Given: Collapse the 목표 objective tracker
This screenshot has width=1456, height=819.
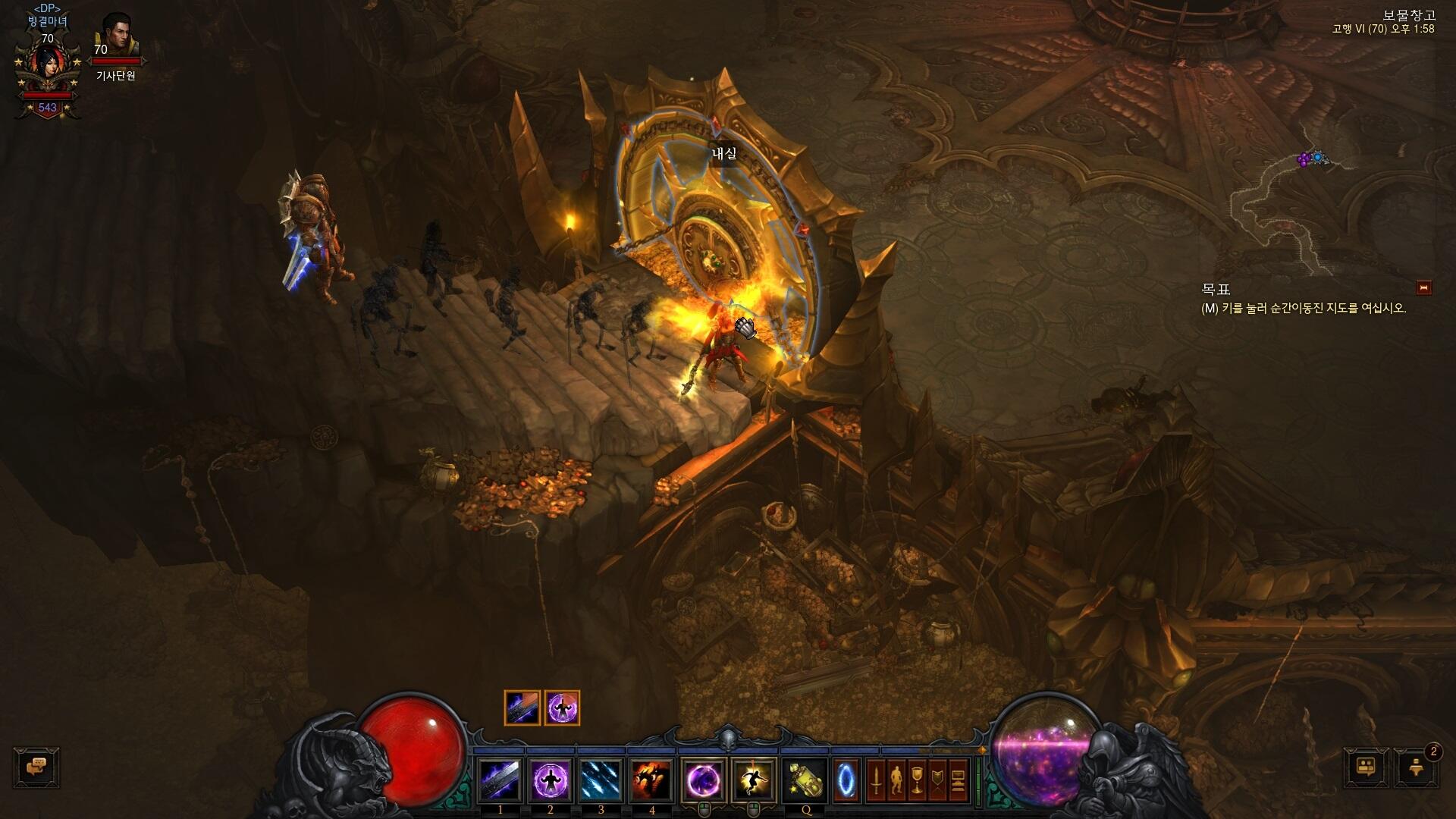Looking at the screenshot, I should 1423,287.
